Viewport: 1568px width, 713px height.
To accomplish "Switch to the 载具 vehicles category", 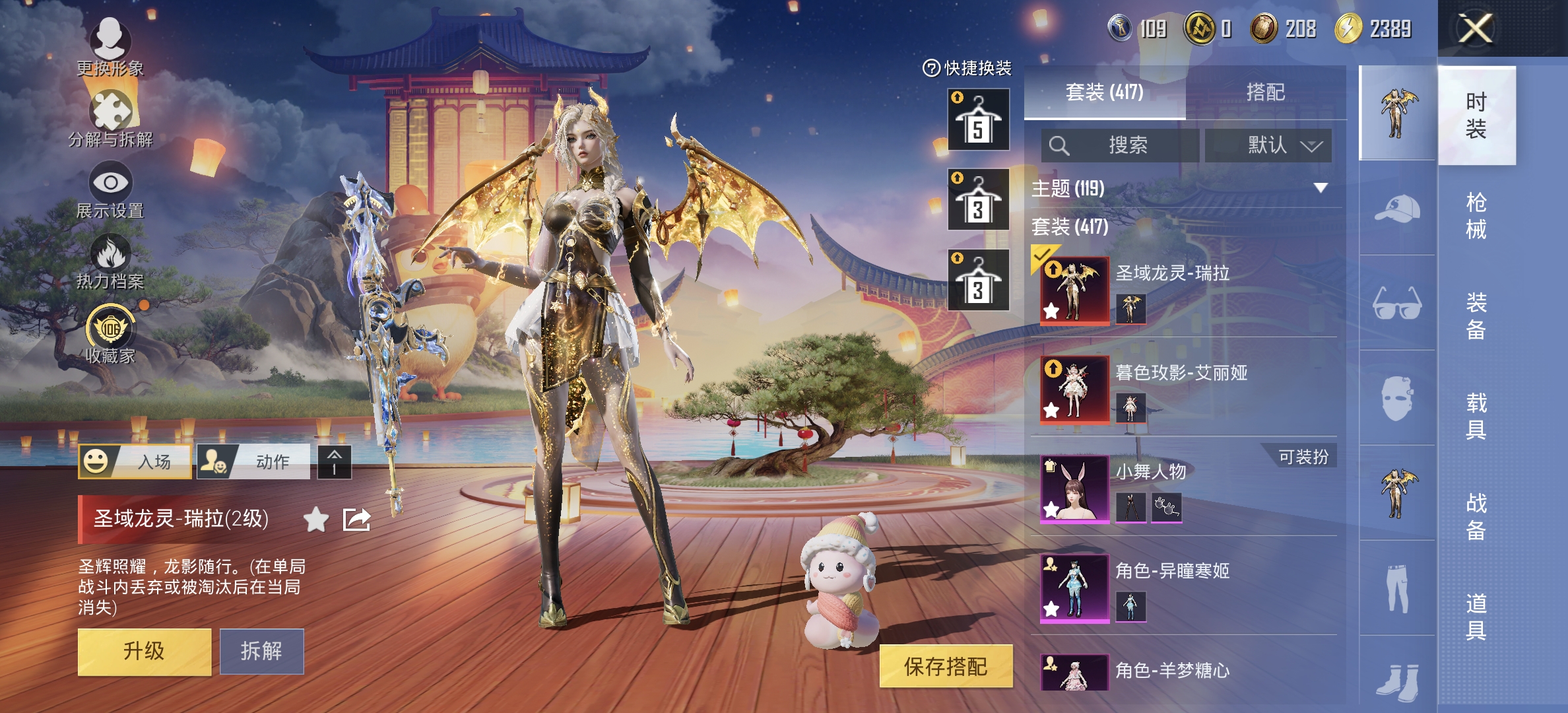I will click(x=1476, y=416).
